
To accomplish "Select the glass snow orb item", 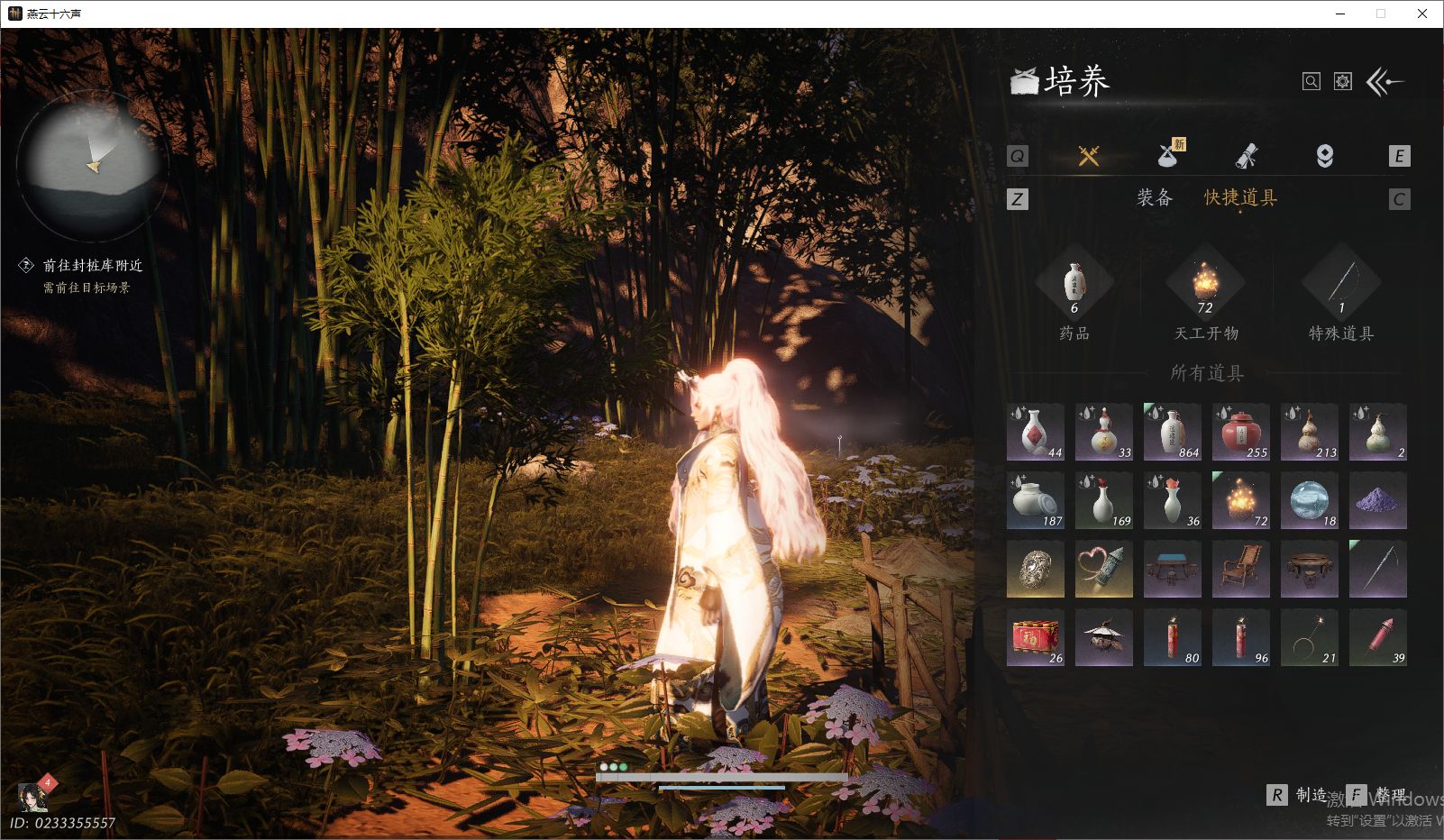I will tap(1309, 500).
